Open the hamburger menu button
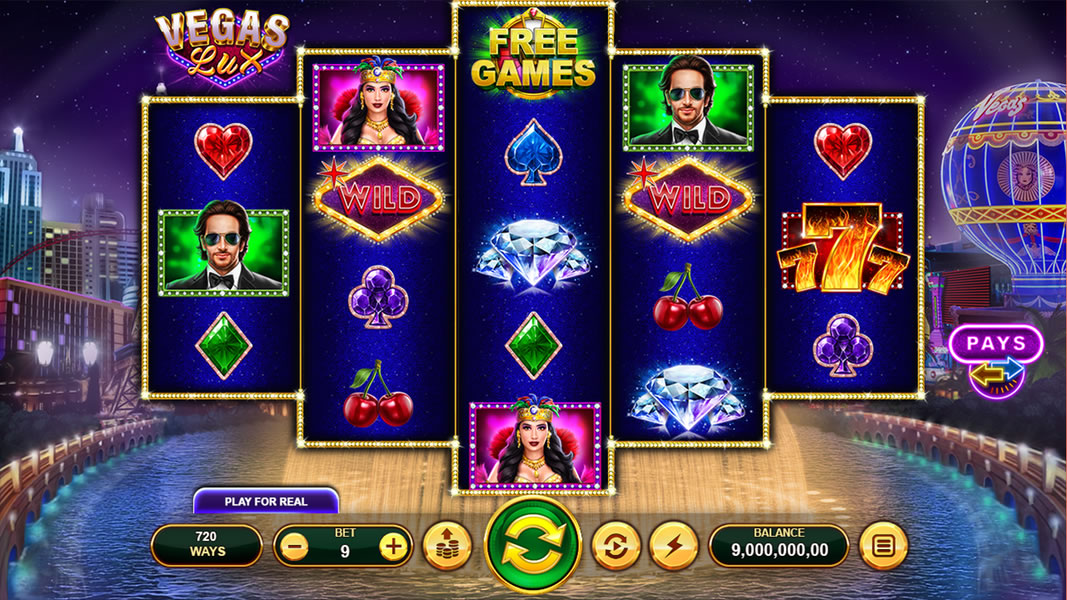The width and height of the screenshot is (1067, 600). click(883, 546)
